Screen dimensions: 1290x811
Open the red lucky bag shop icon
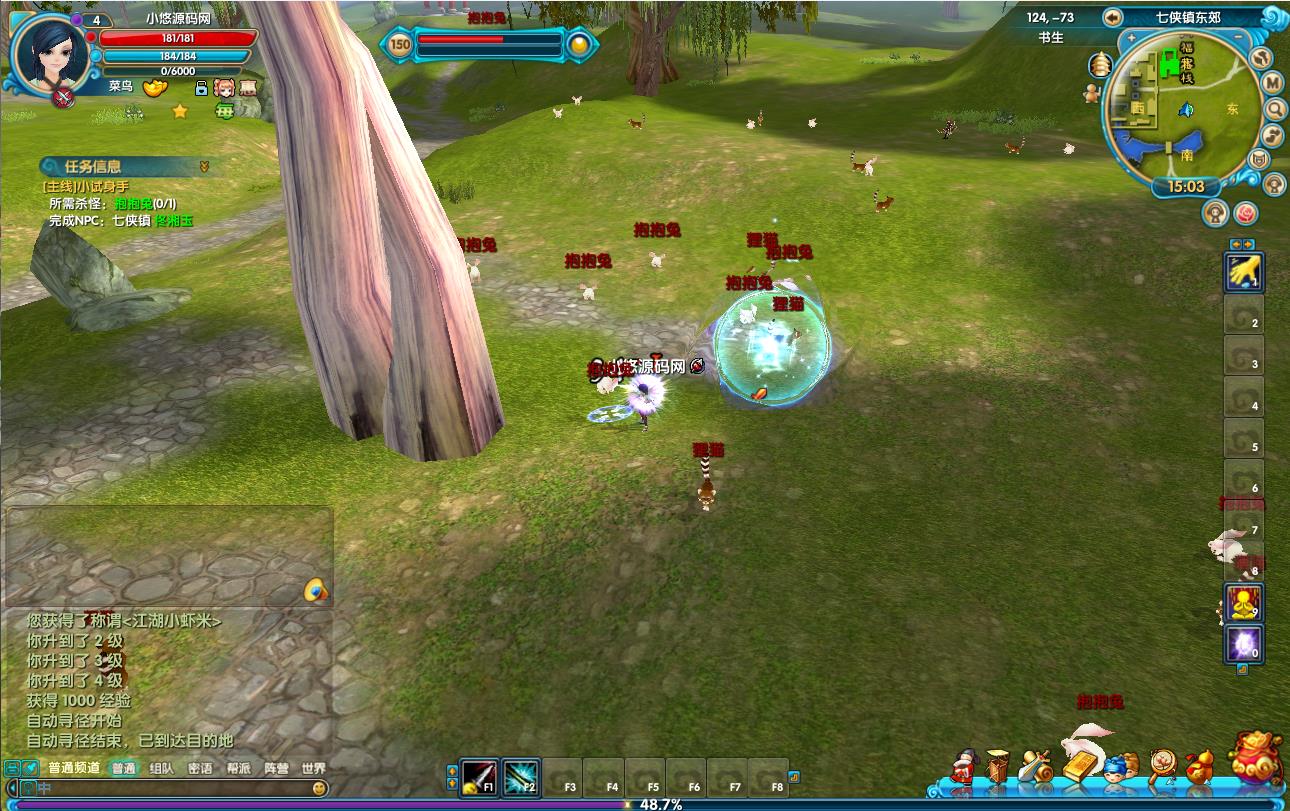[1256, 758]
